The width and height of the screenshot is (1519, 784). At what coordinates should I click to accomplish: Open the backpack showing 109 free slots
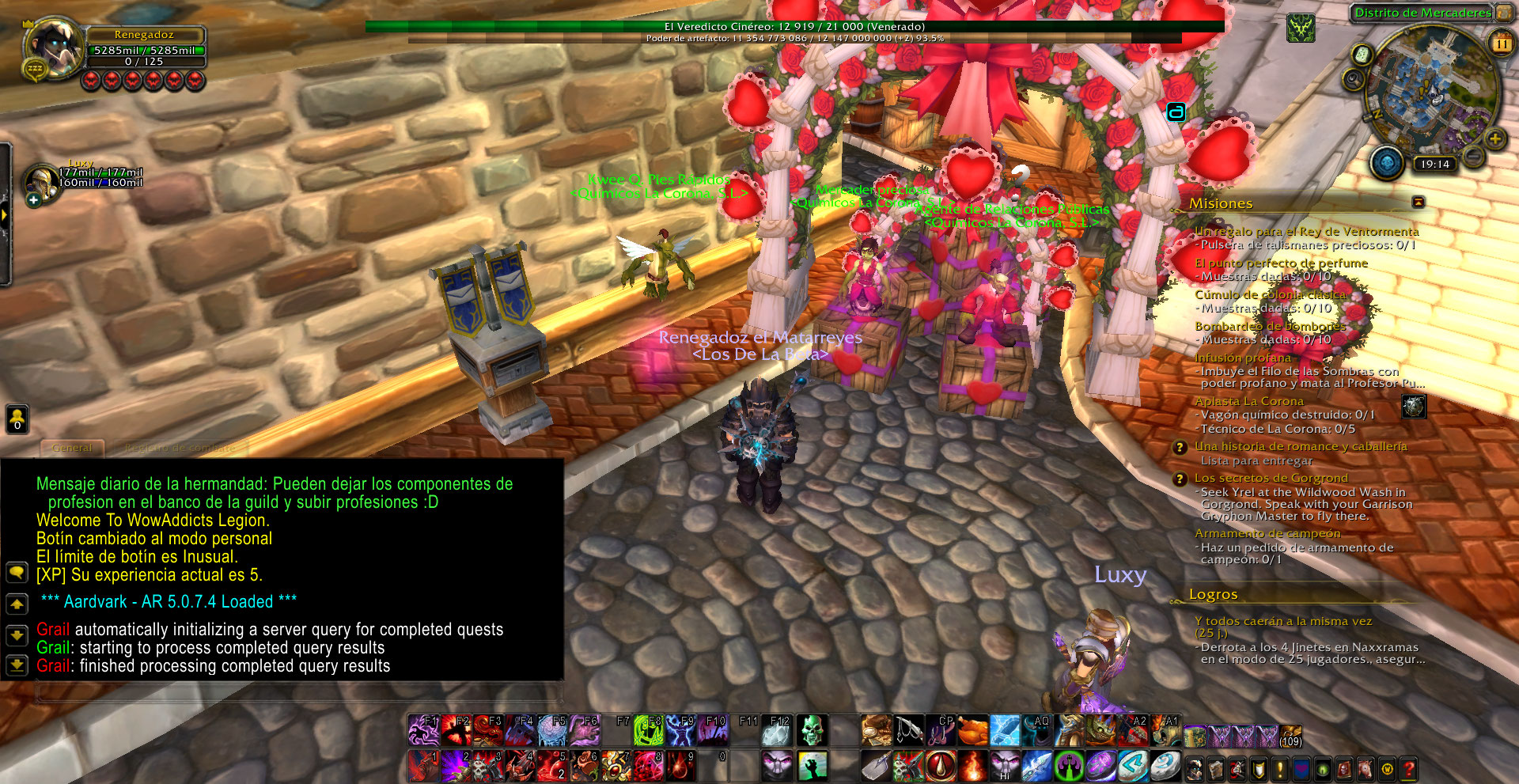(x=1290, y=736)
